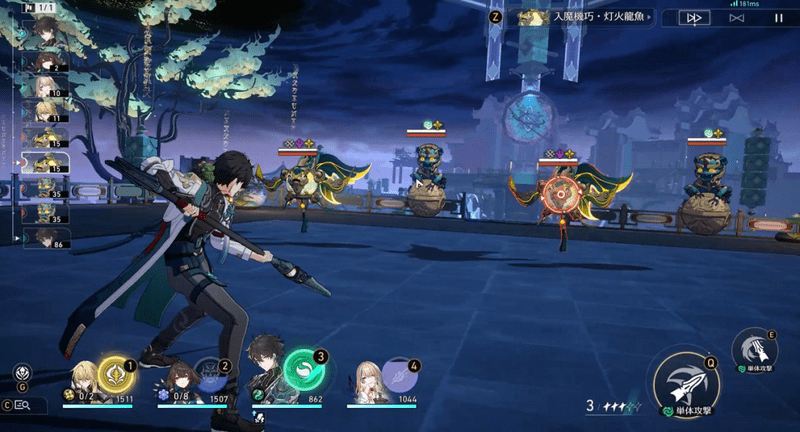Viewport: 800px width, 432px height.
Task: Pause the battle
Action: 778,17
